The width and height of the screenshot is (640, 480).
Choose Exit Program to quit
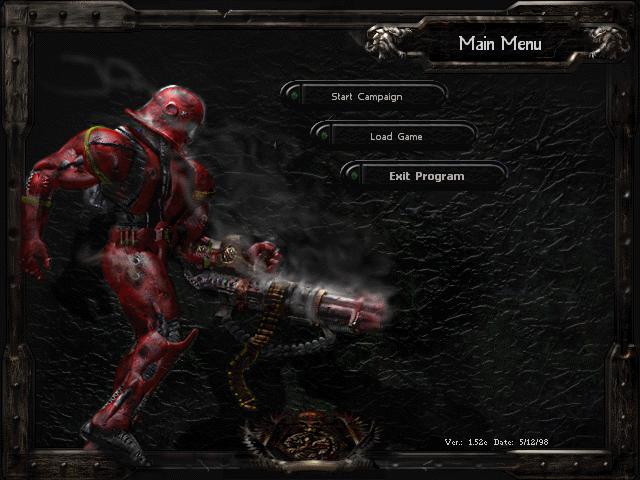click(426, 176)
